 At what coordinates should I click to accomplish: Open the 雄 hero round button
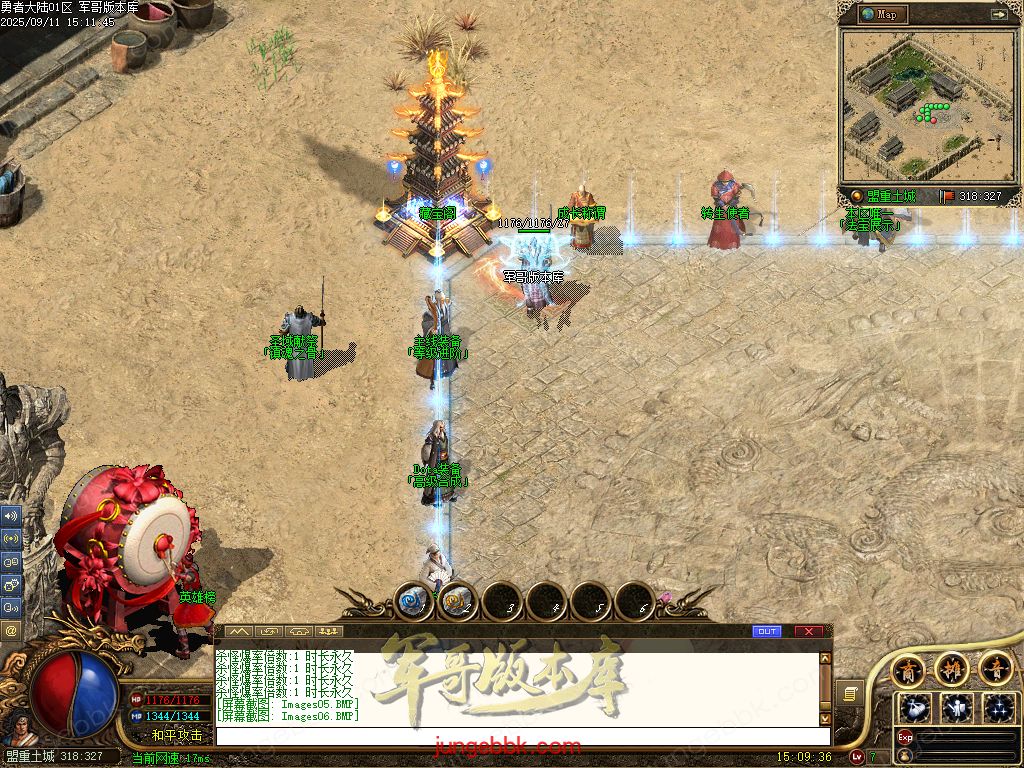click(952, 668)
